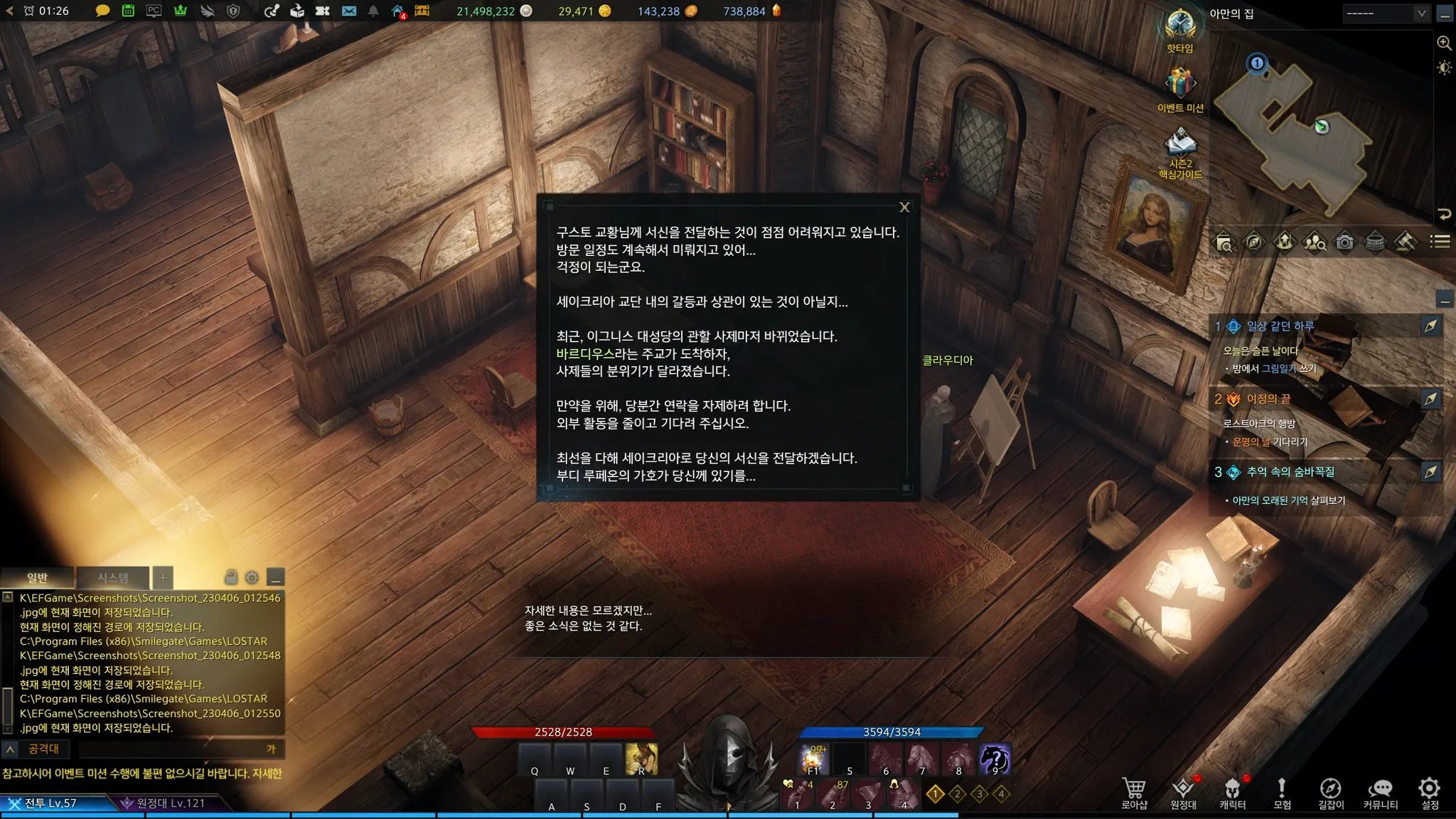Open the 로아샵 shop menu
Image resolution: width=1456 pixels, height=819 pixels.
(1134, 792)
